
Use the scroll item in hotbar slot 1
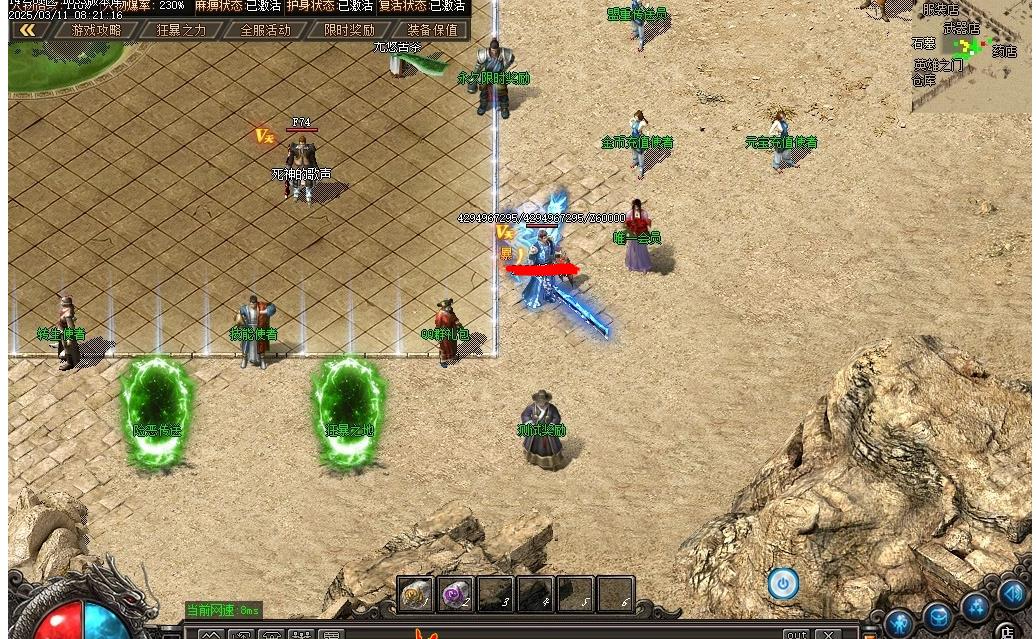[416, 595]
